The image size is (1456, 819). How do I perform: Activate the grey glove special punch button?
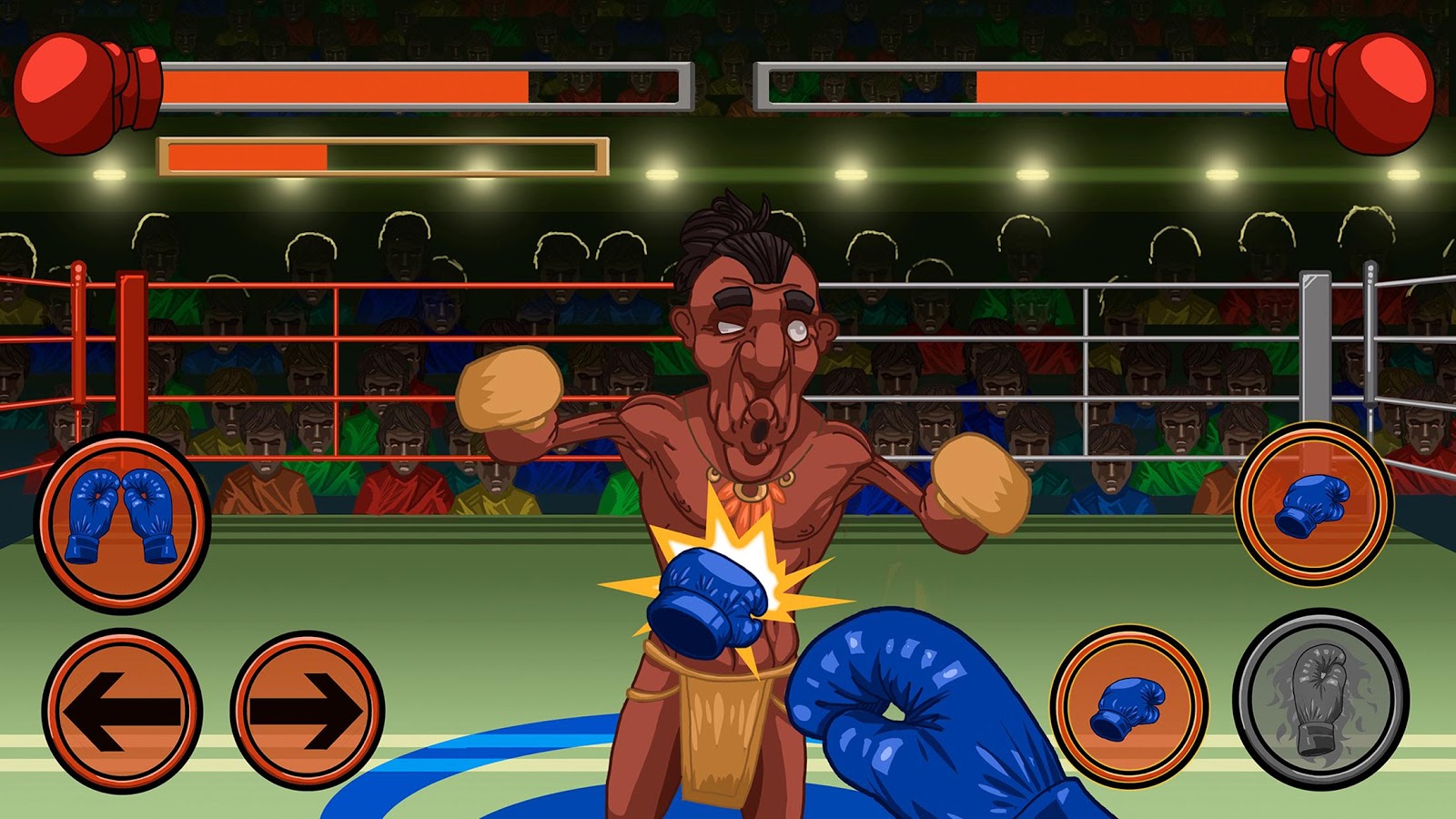1320,698
